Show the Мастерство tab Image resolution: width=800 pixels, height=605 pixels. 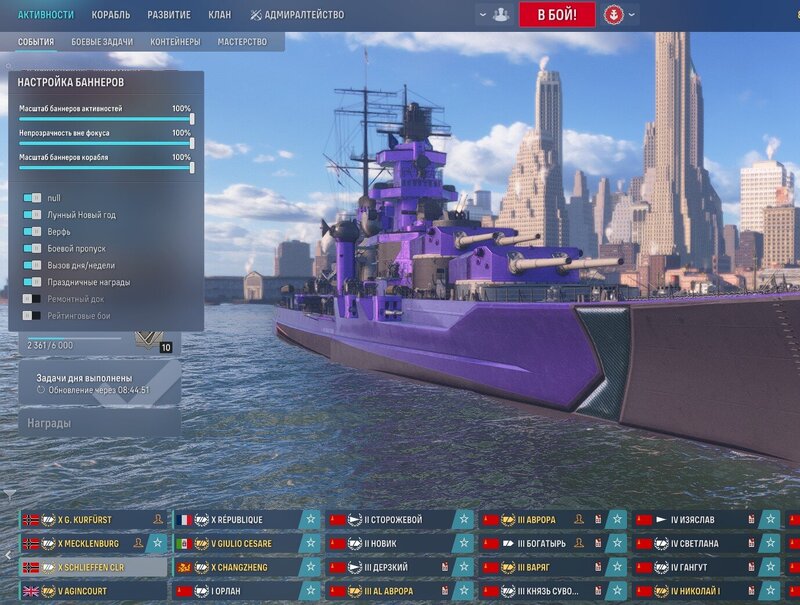[242, 42]
